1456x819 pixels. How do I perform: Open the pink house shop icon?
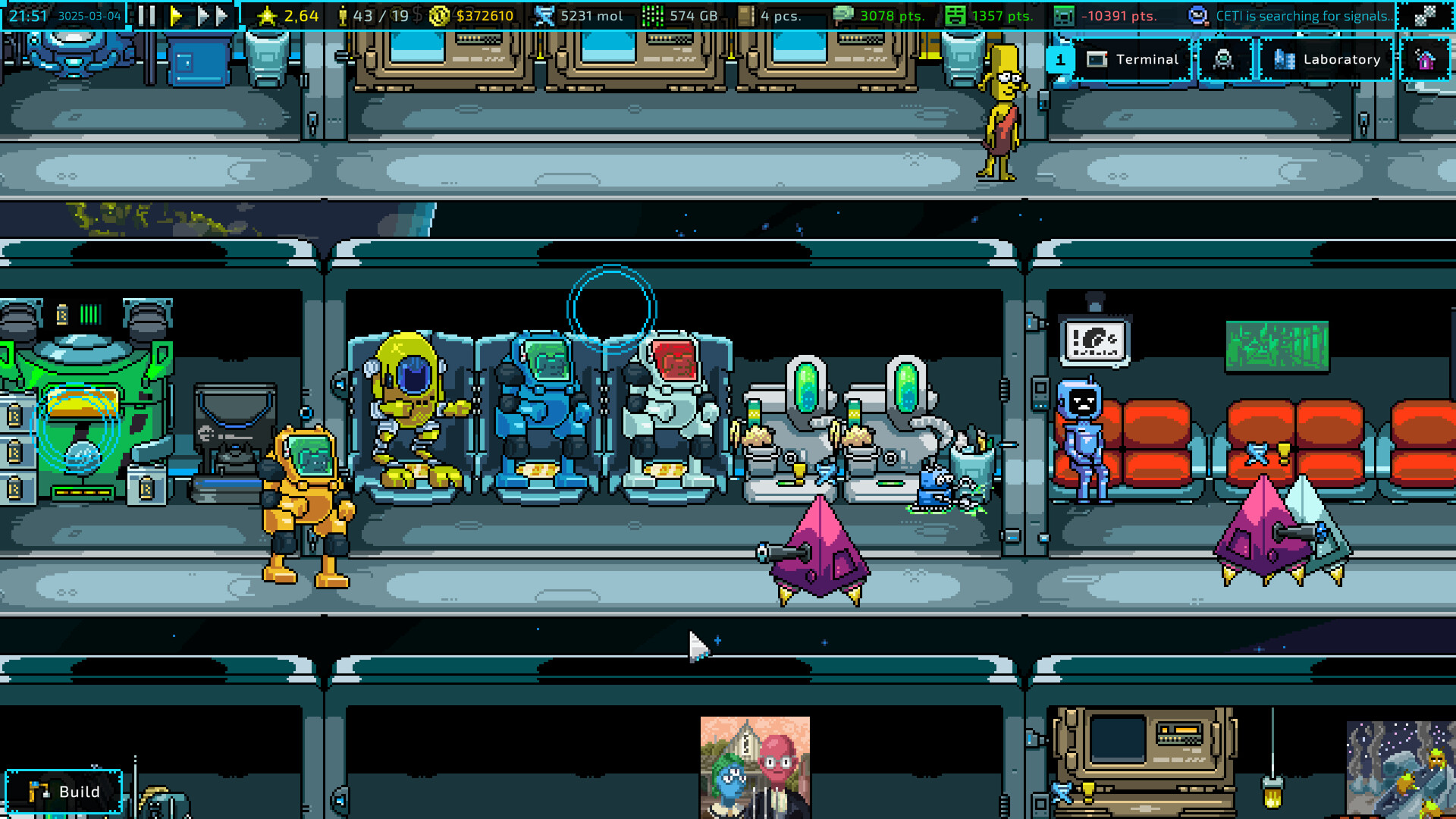pyautogui.click(x=1429, y=59)
